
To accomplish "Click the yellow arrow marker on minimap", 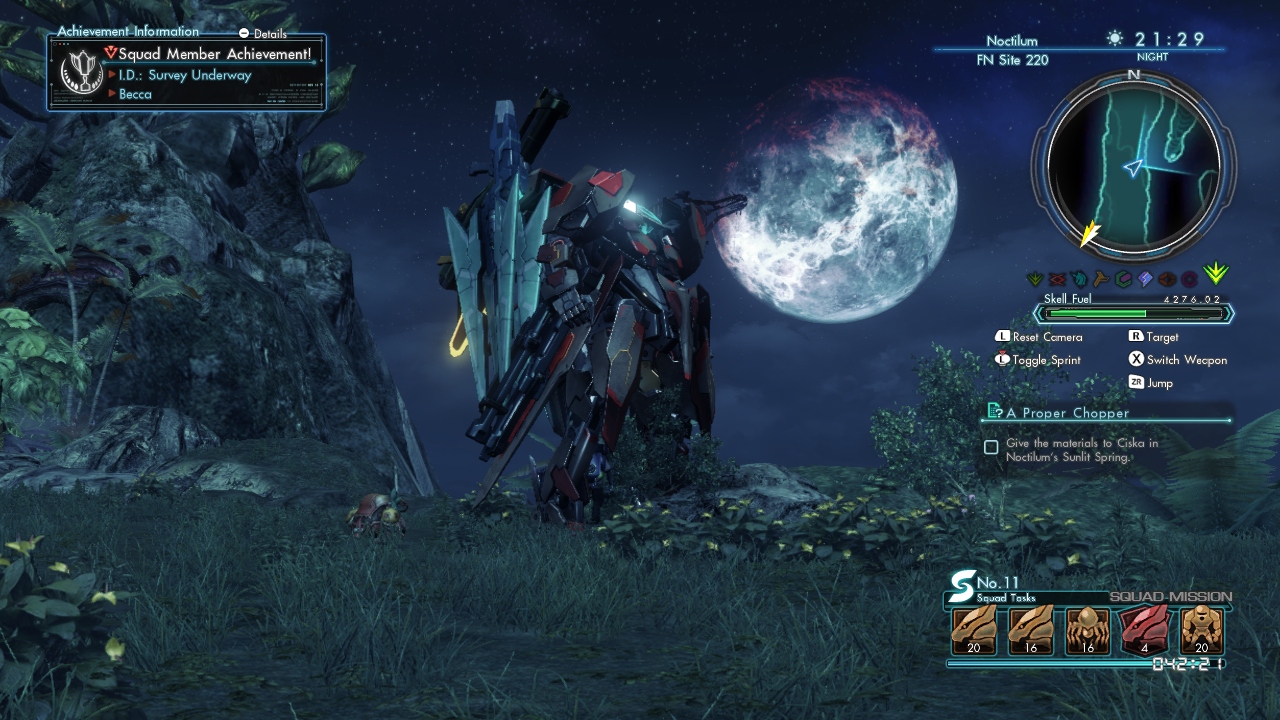I will pos(1088,235).
